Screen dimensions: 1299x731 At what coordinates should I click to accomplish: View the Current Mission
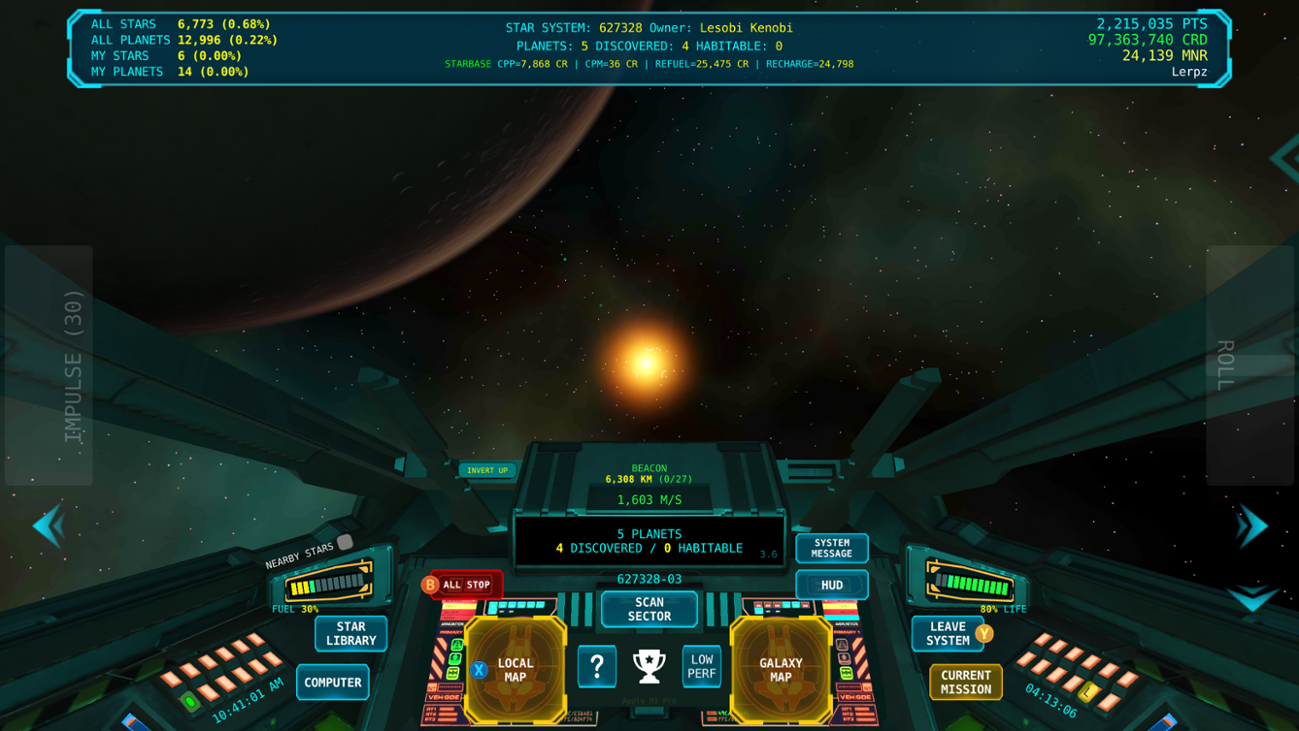(966, 682)
